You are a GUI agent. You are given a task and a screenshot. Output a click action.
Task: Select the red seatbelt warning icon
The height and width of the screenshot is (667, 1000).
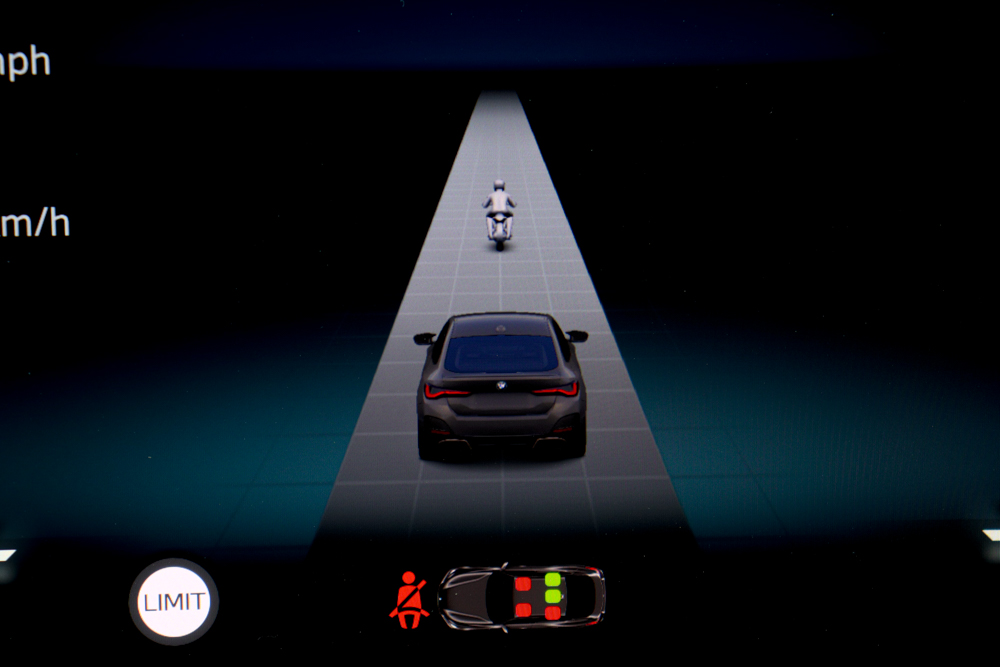pos(409,598)
